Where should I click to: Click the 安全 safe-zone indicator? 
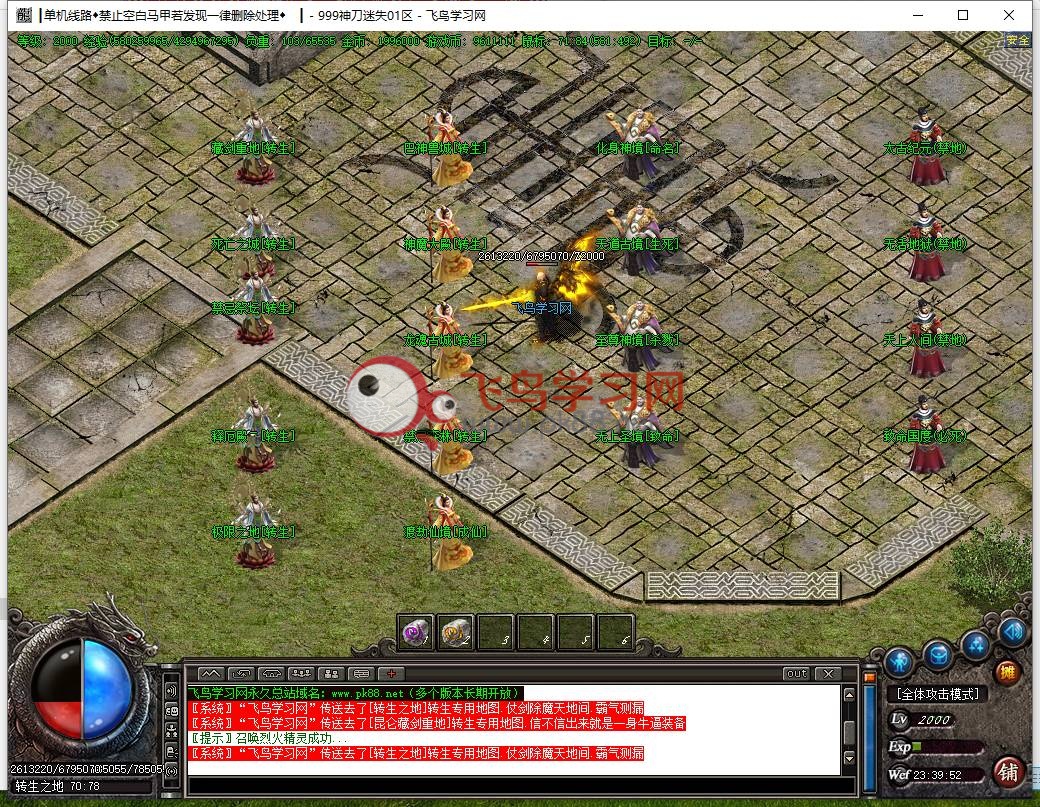[1017, 41]
